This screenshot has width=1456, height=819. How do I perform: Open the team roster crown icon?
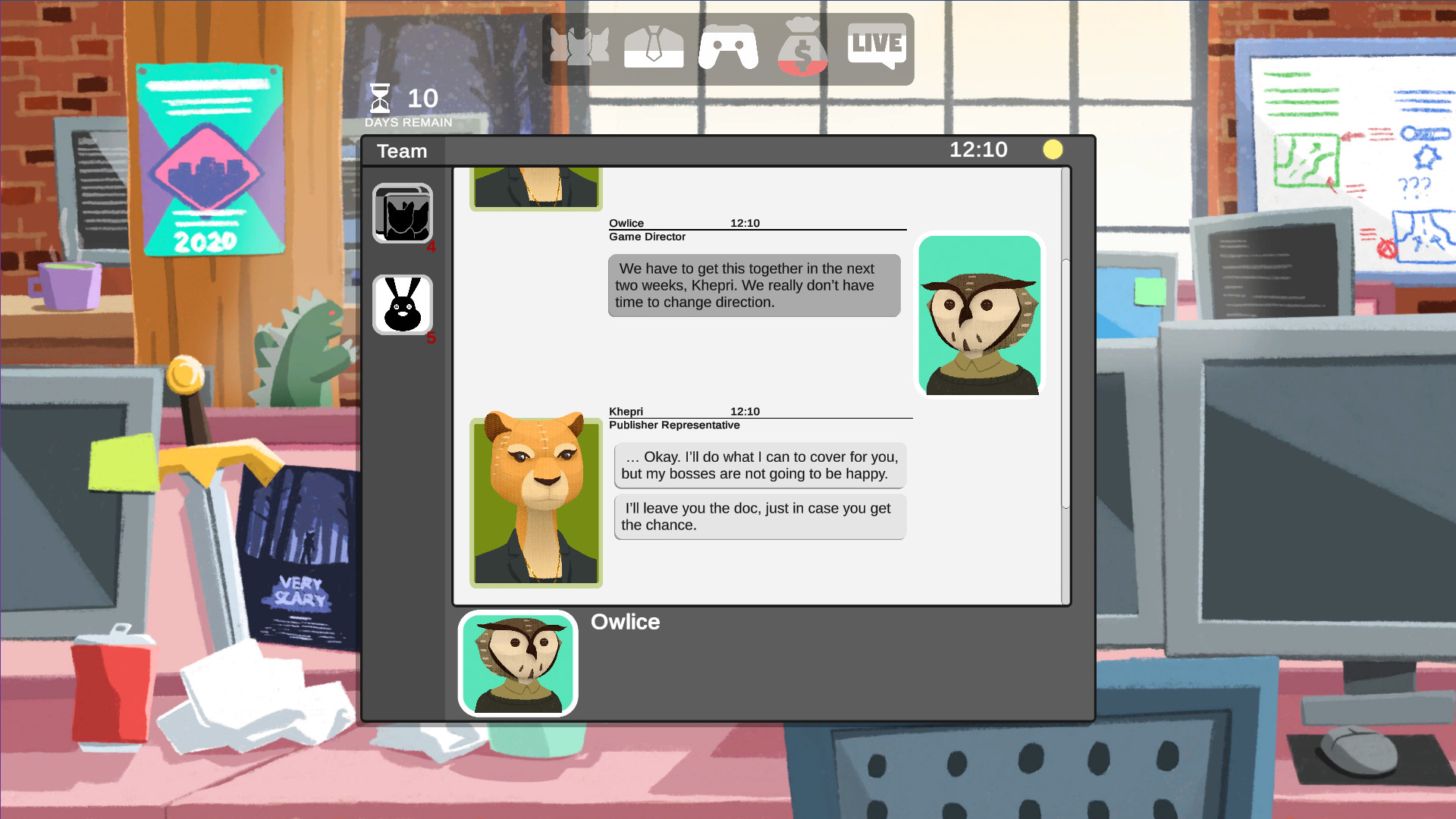[580, 47]
